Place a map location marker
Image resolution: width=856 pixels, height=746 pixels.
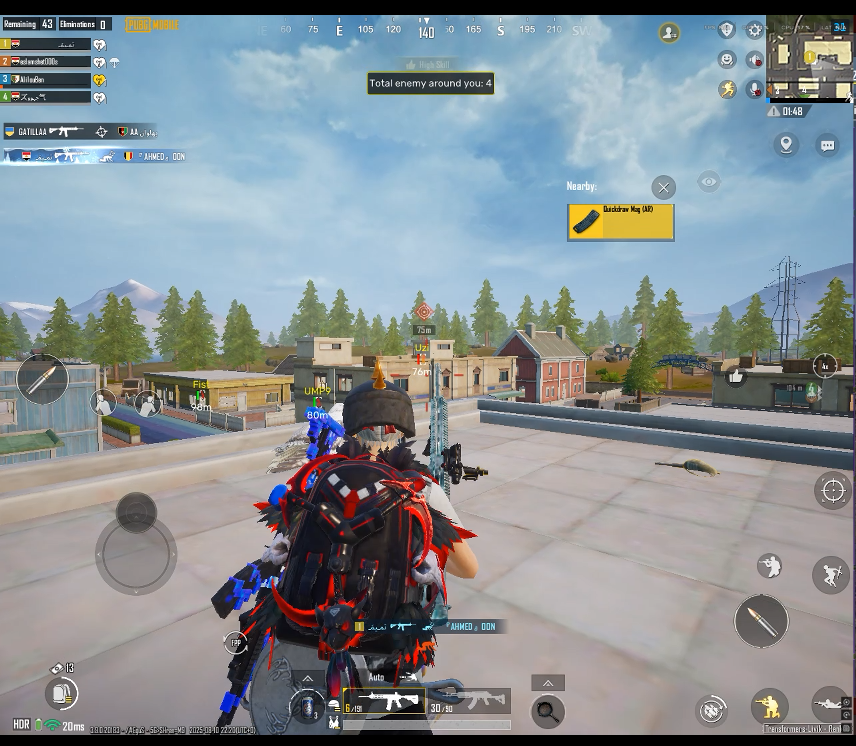tap(786, 145)
